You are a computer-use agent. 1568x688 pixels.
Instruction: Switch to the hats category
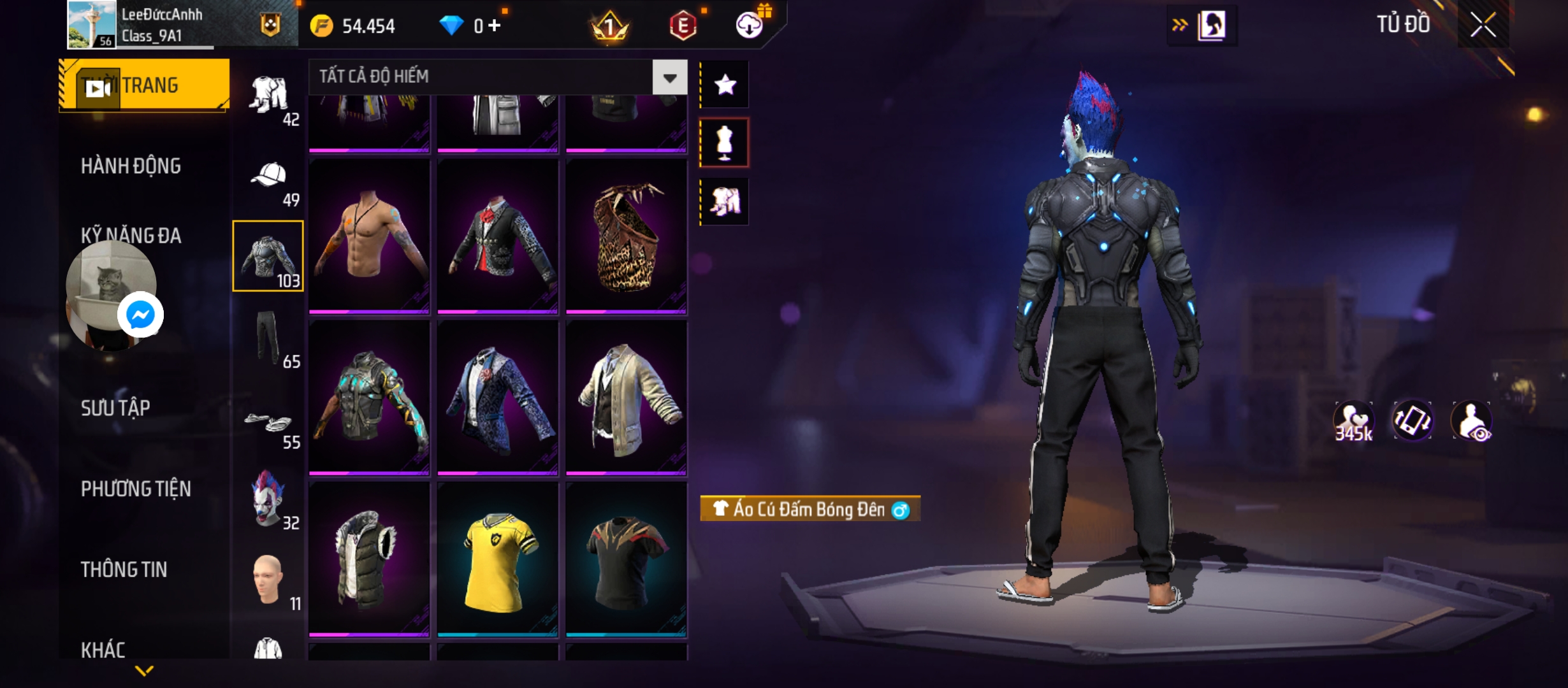(x=268, y=180)
